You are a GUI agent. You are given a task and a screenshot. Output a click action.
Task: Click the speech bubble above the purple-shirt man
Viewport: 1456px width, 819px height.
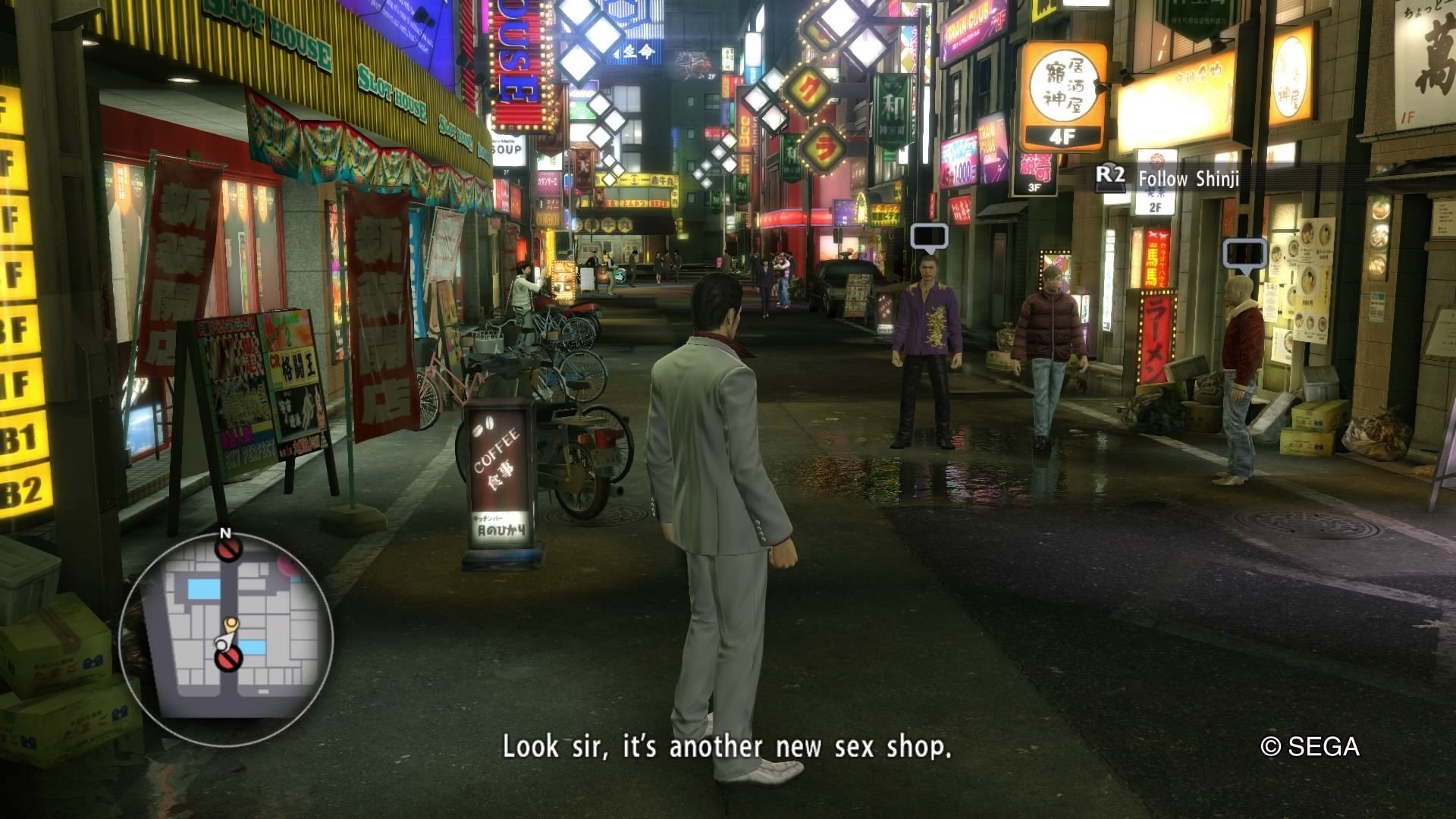point(929,237)
